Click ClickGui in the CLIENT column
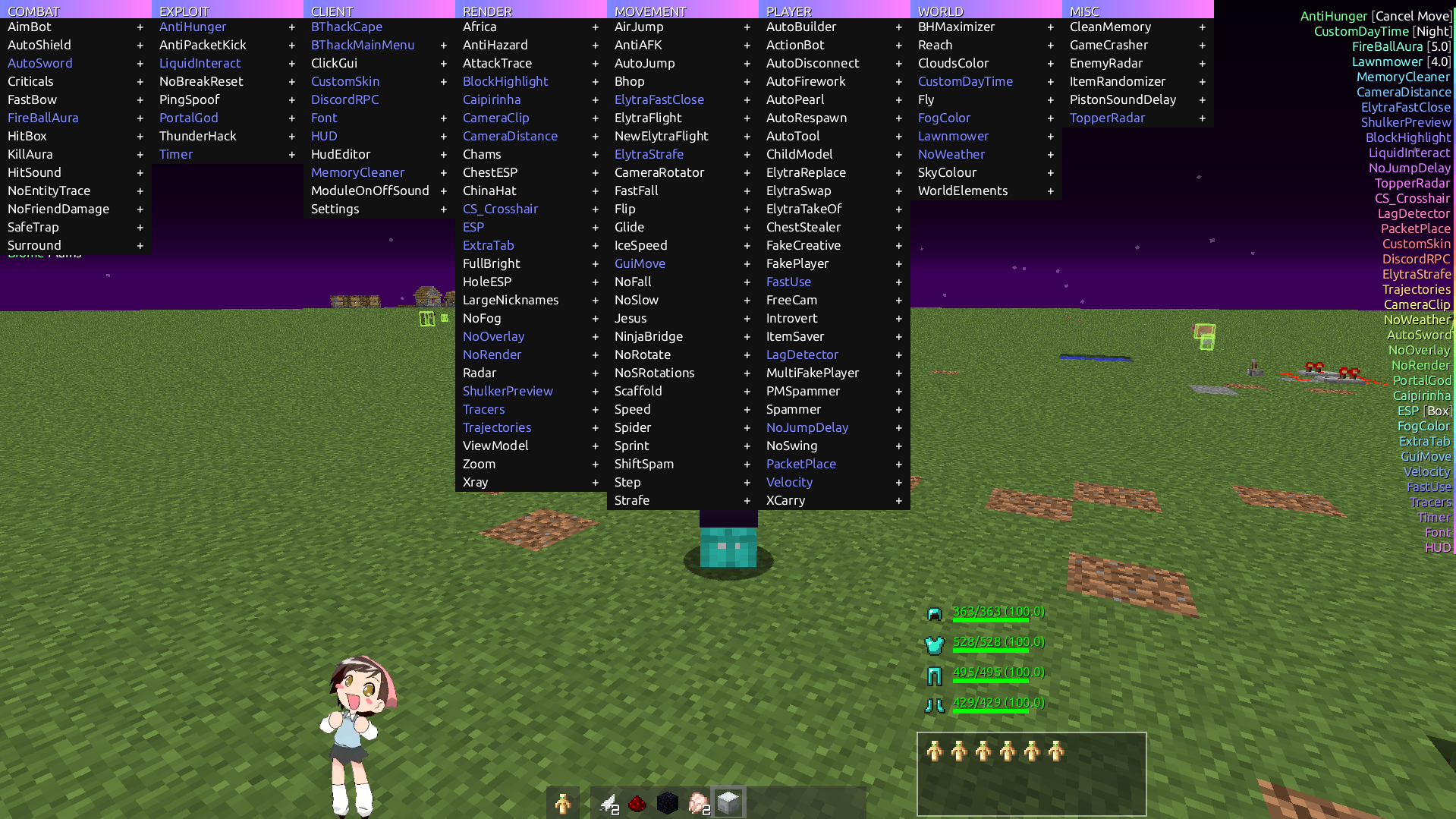 [x=334, y=63]
